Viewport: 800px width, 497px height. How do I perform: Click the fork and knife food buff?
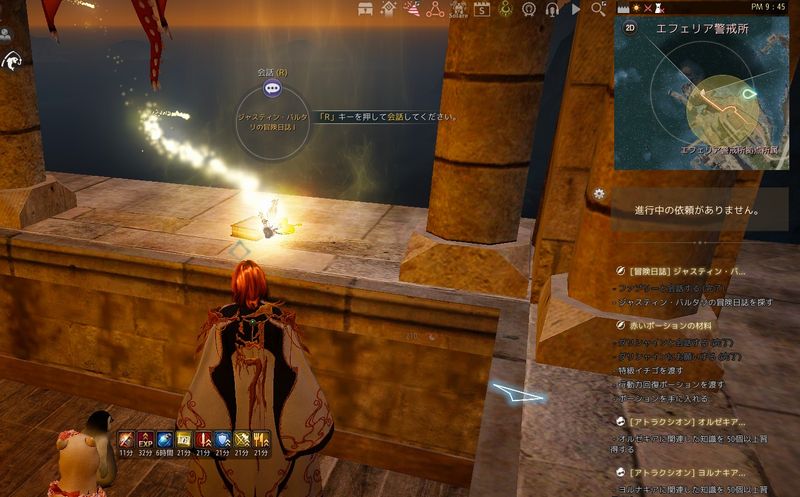[x=262, y=439]
